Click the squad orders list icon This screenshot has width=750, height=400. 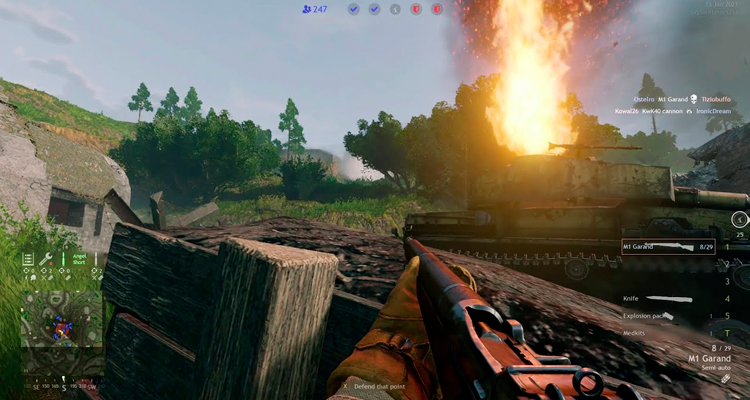(x=29, y=260)
